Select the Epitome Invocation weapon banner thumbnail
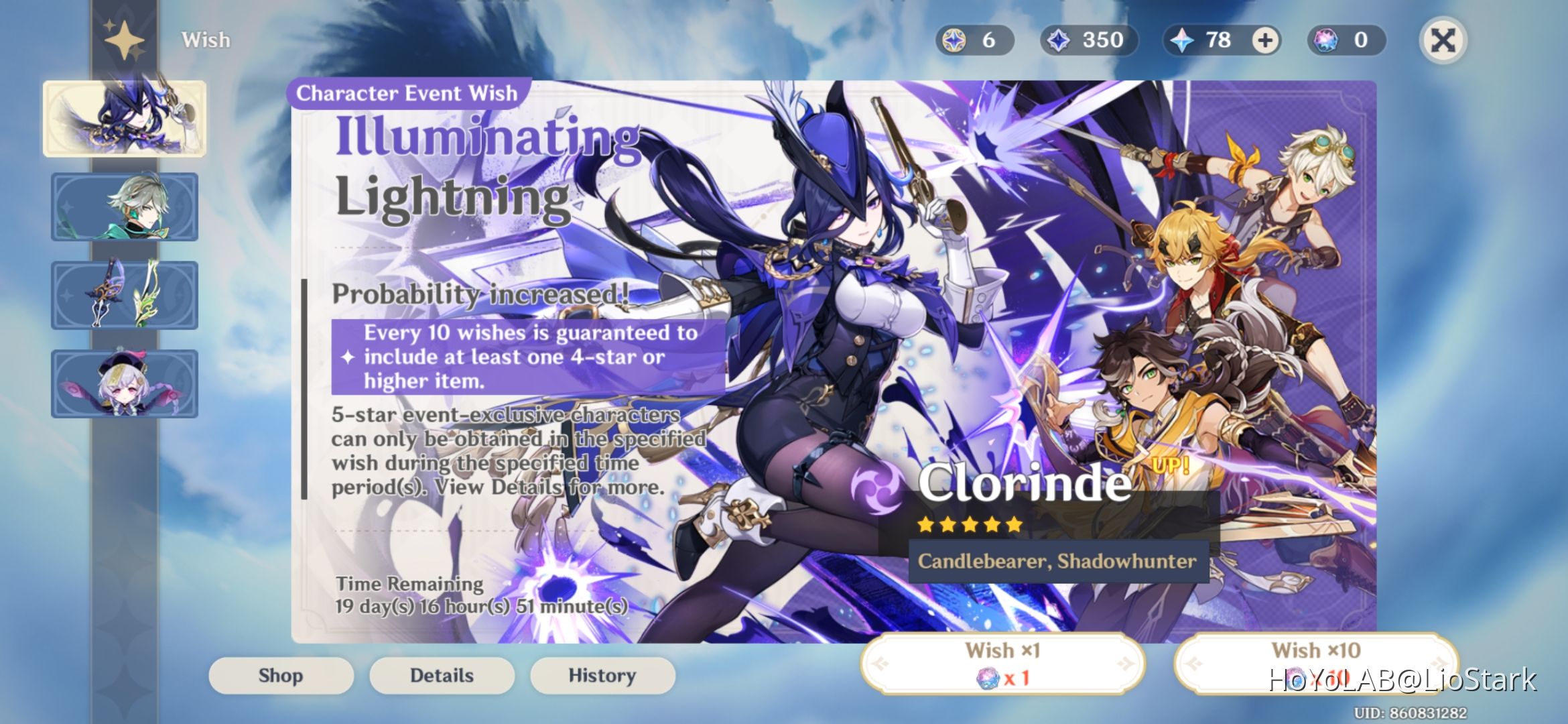 (125, 296)
